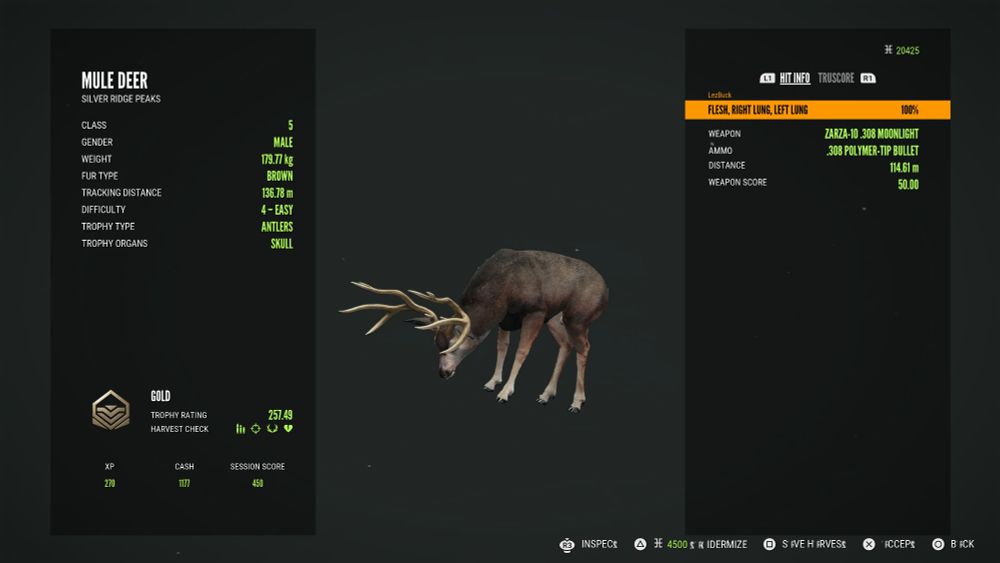Open the Hit Info tab

[x=795, y=78]
